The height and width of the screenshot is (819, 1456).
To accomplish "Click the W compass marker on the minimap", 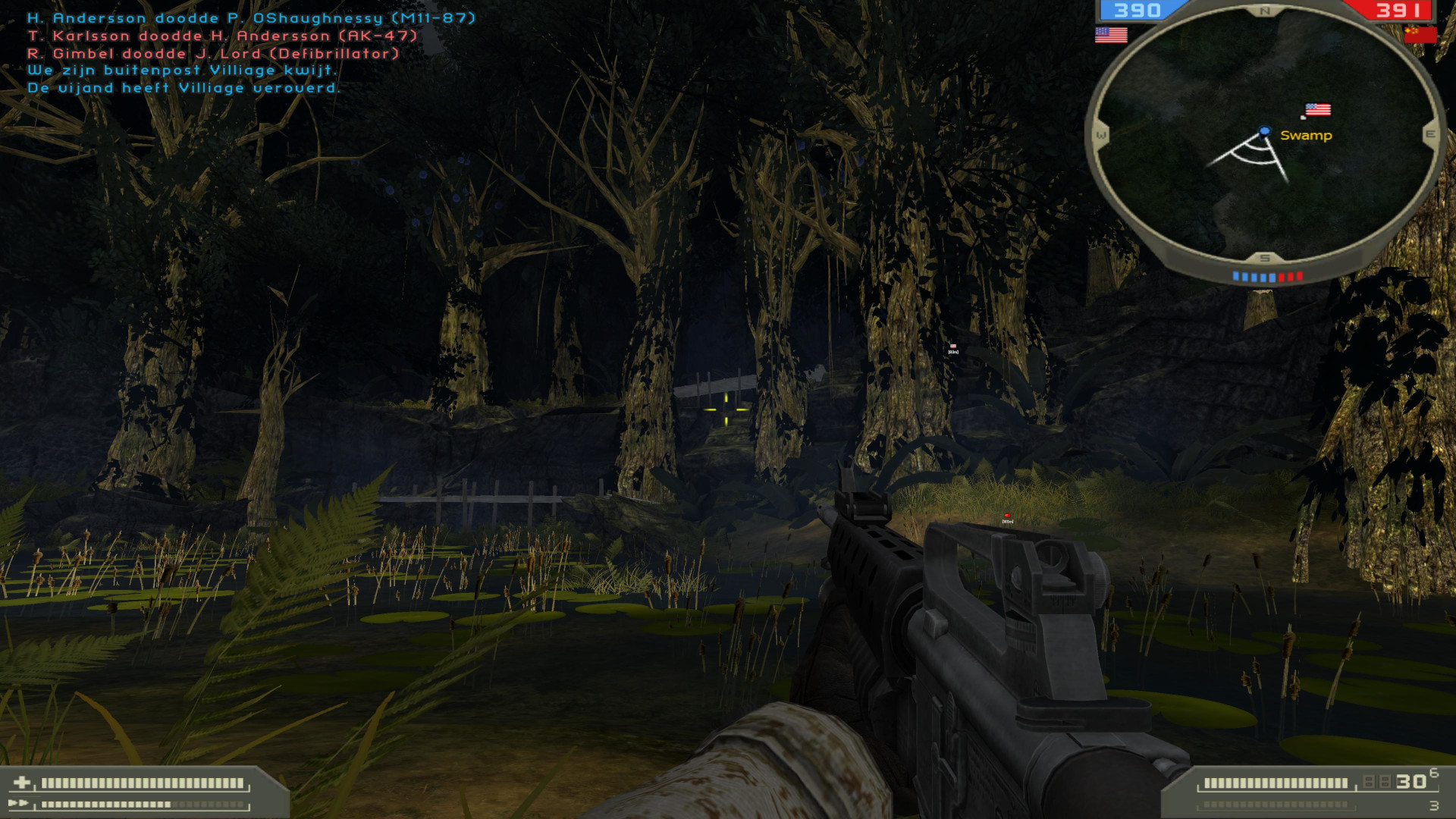I will [1102, 134].
